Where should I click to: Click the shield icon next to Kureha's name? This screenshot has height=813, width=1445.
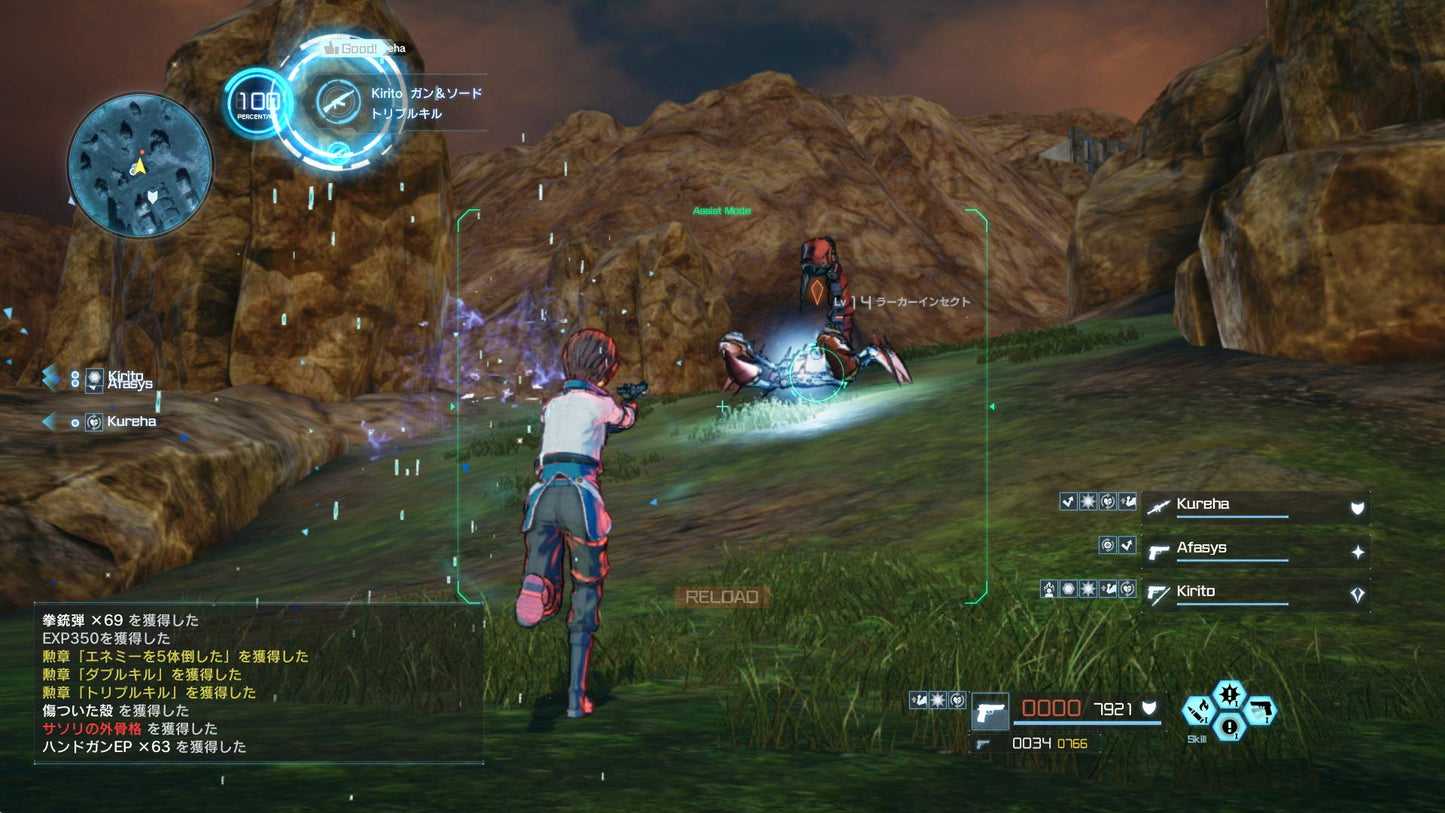pos(1356,506)
